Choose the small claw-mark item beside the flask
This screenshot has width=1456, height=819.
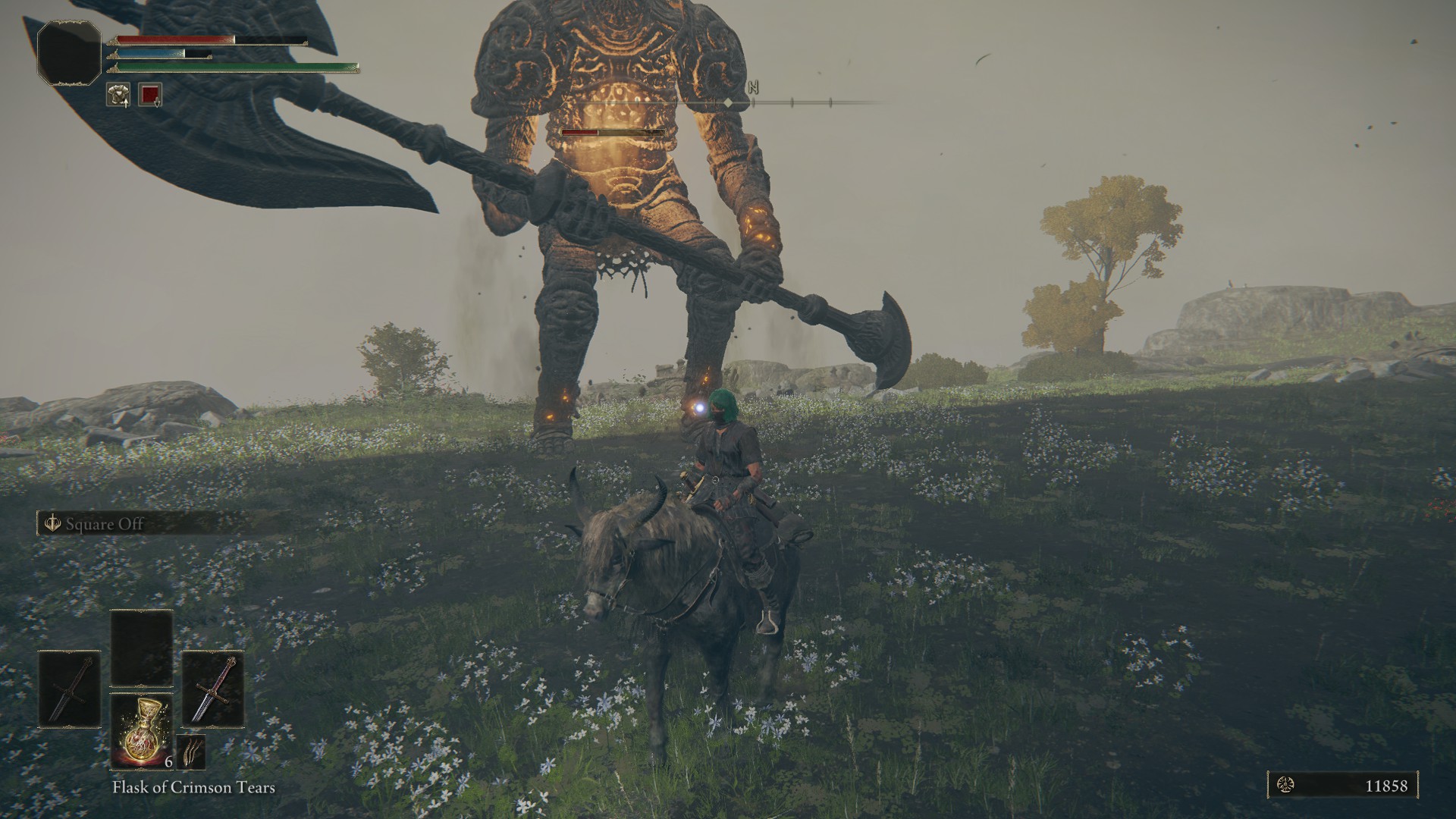point(191,752)
